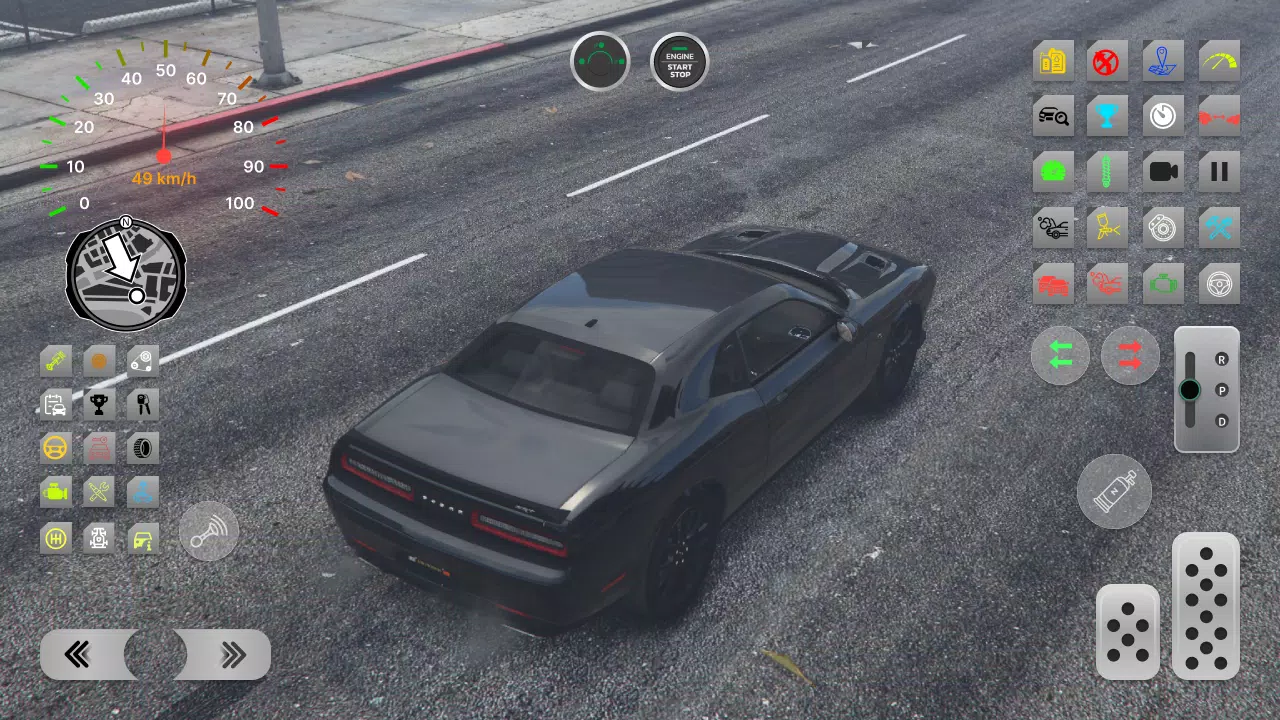Viewport: 1280px width, 720px height.
Task: Select the suspension spring upgrade icon
Action: click(x=1107, y=170)
